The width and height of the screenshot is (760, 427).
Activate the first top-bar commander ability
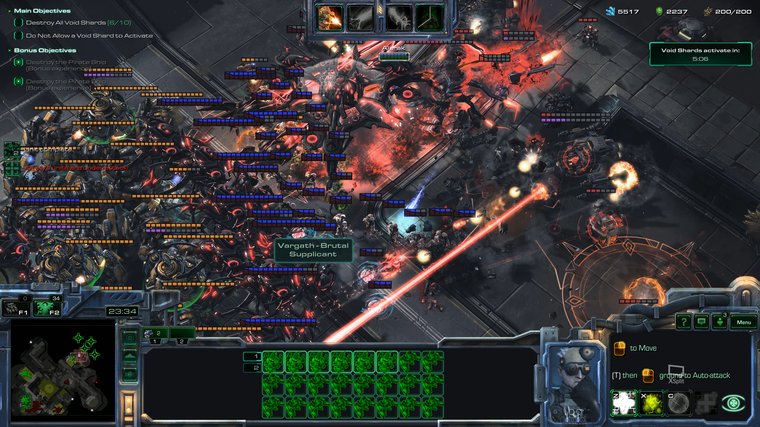click(330, 17)
